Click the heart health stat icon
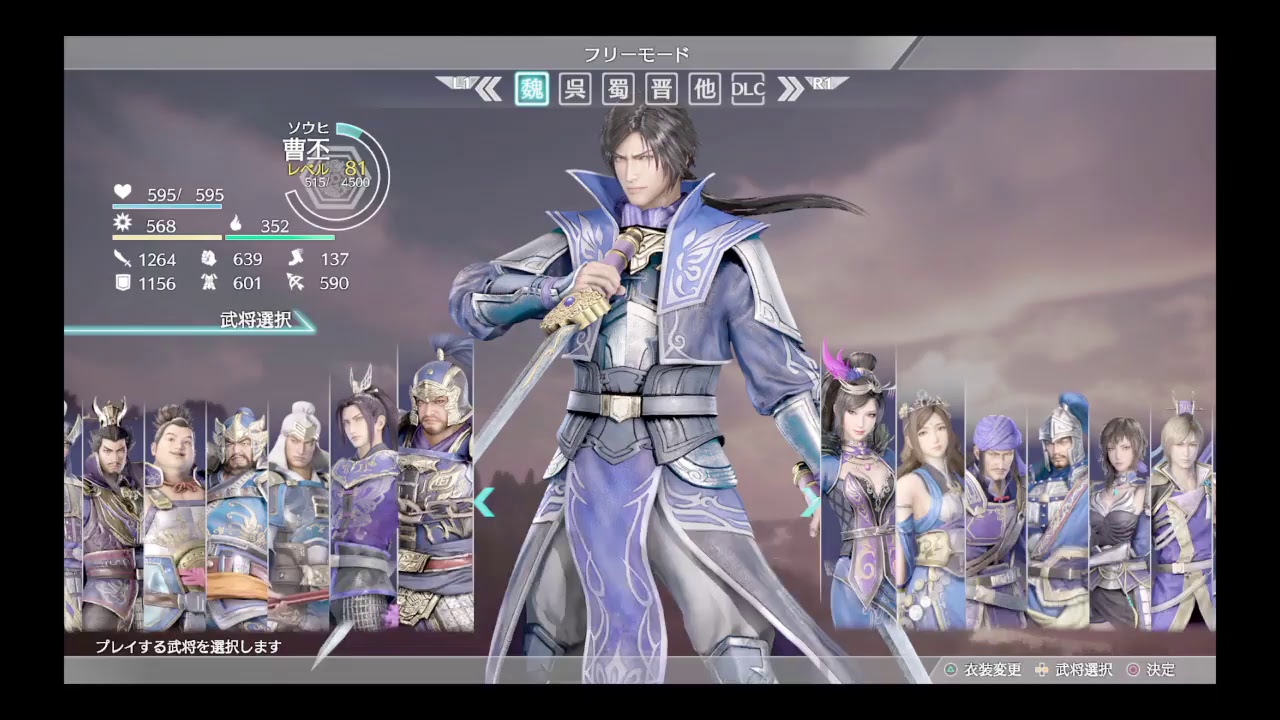Image resolution: width=1280 pixels, height=720 pixels. pos(122,193)
